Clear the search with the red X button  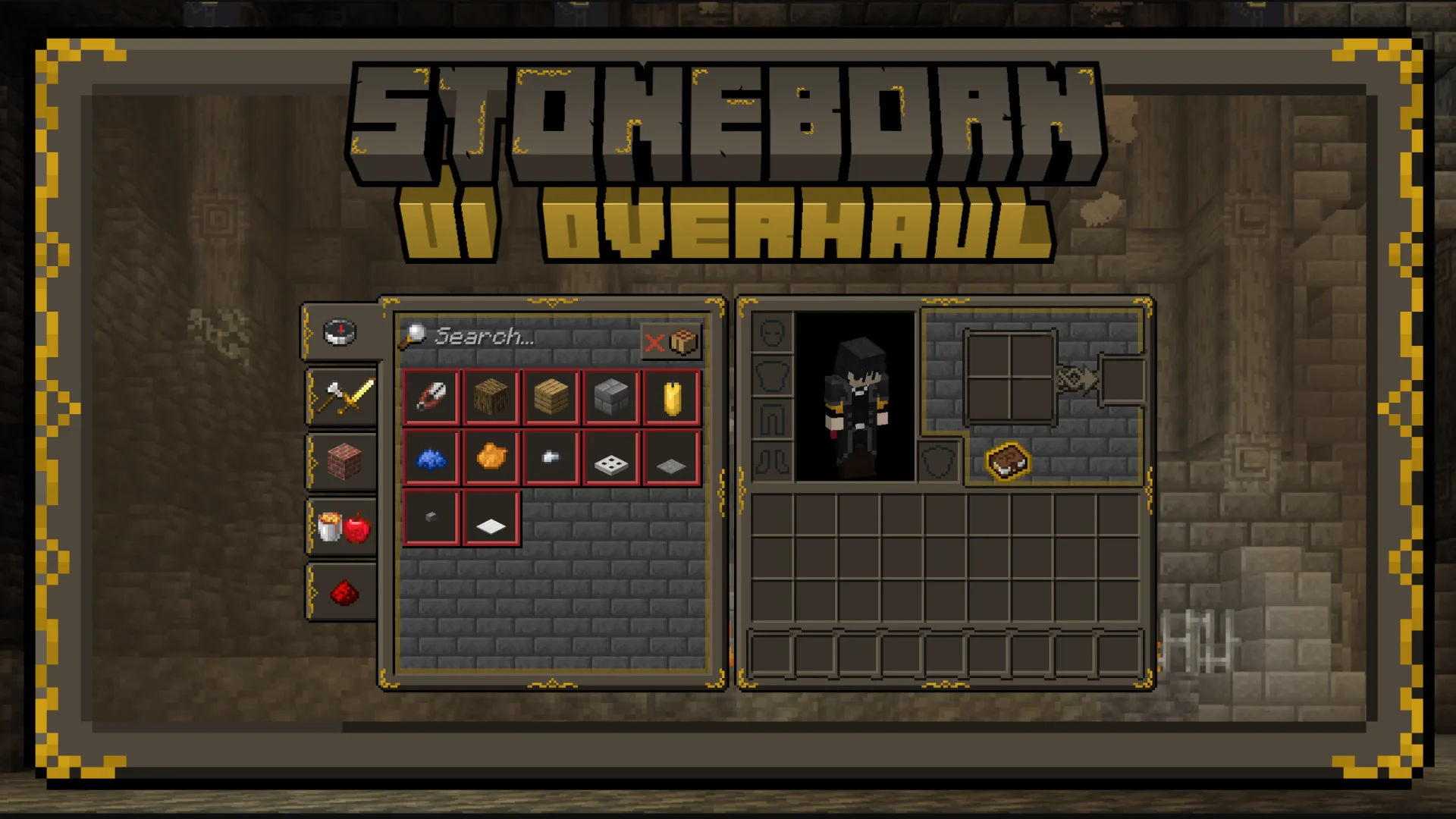pyautogui.click(x=654, y=342)
